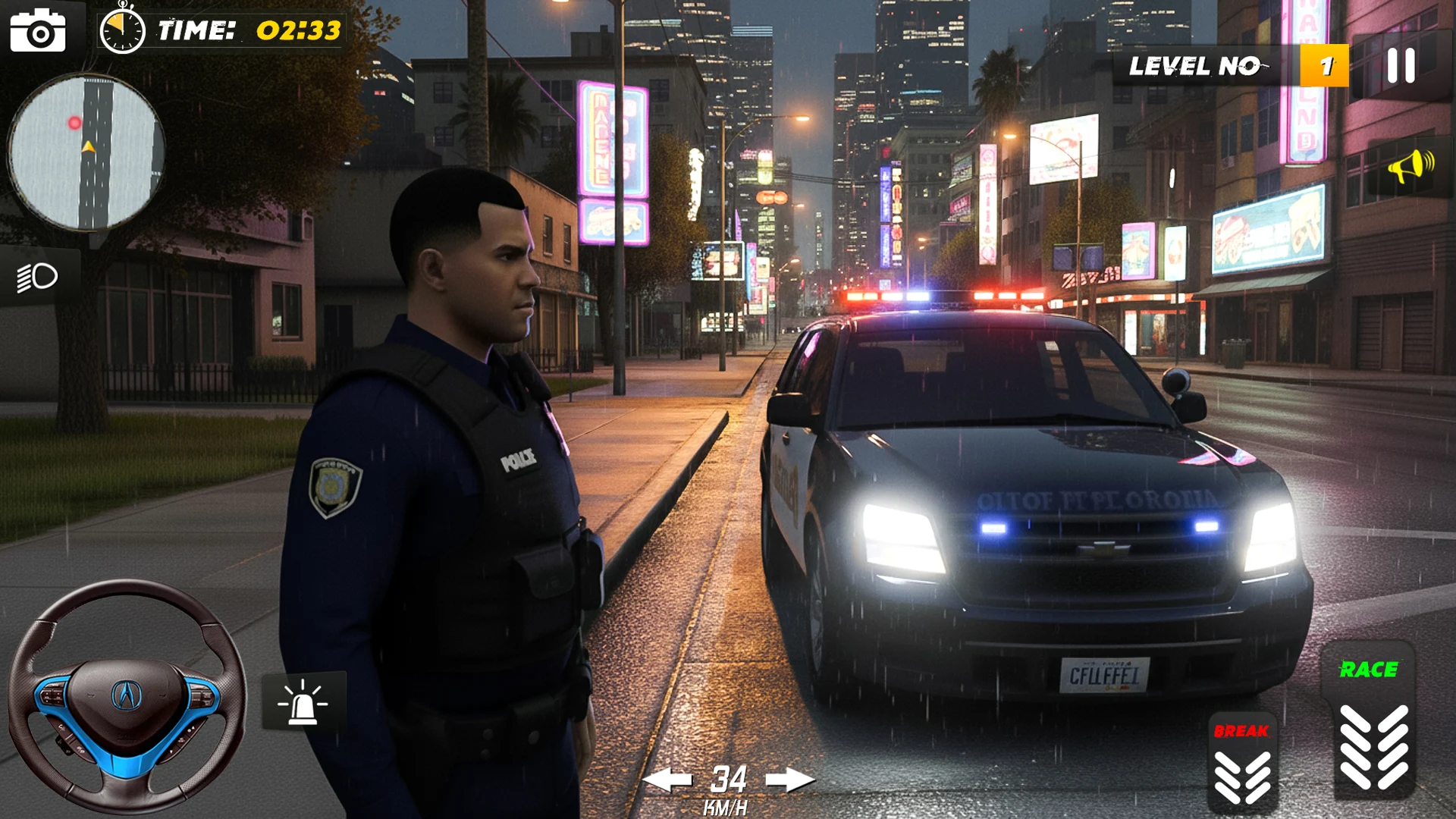Sound the megaphone horn
This screenshot has width=1456, height=819.
click(x=1410, y=166)
